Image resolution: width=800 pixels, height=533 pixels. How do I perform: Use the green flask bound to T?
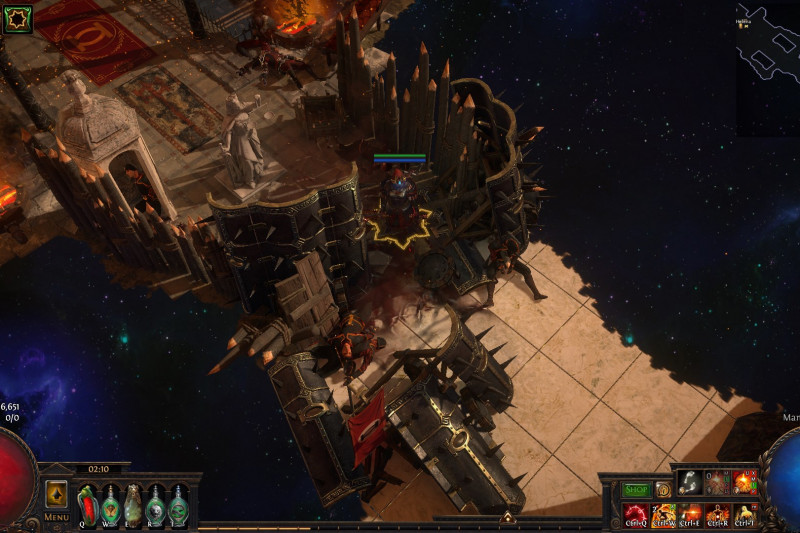coord(178,503)
